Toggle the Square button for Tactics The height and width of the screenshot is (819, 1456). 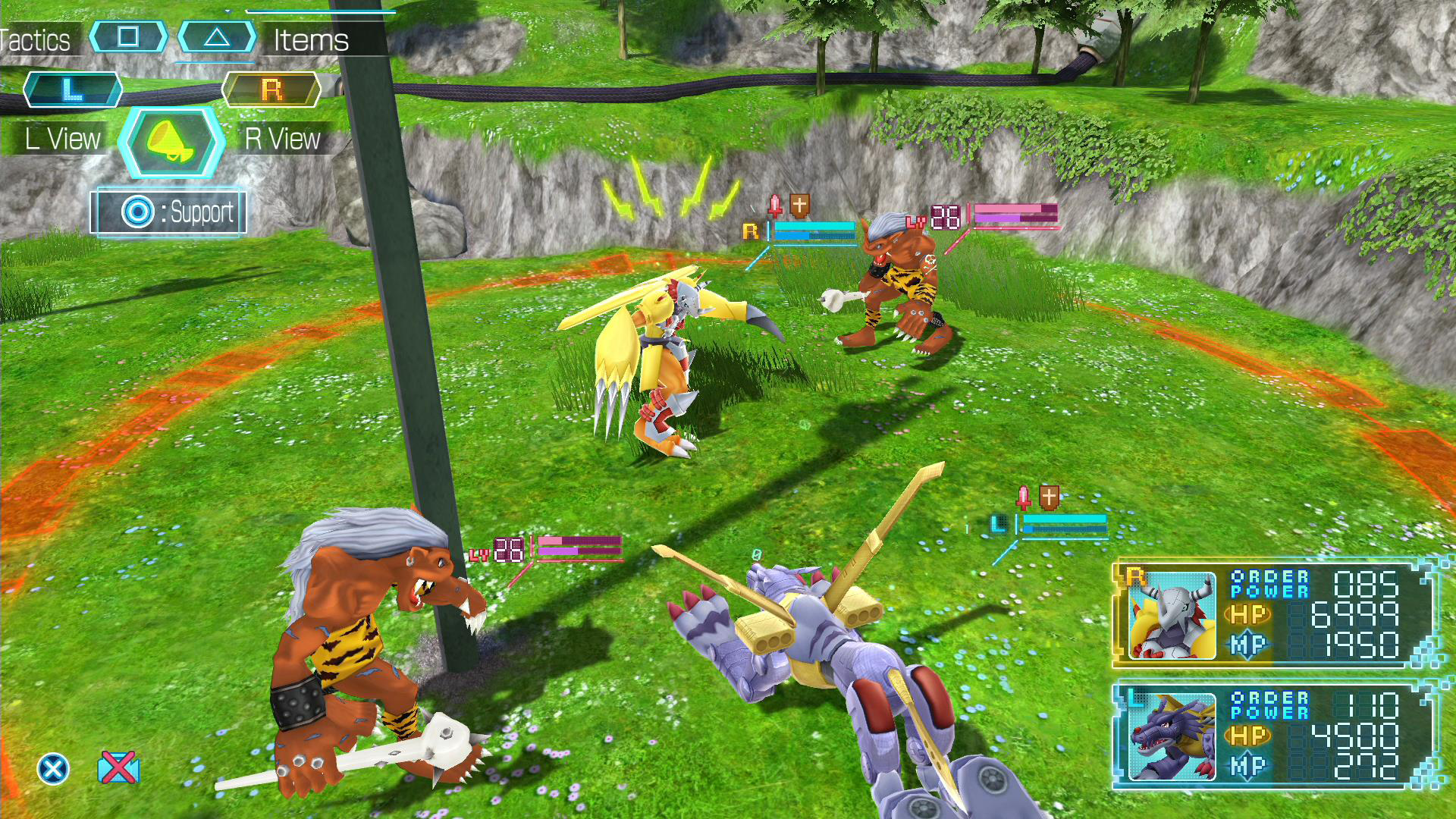coord(130,36)
